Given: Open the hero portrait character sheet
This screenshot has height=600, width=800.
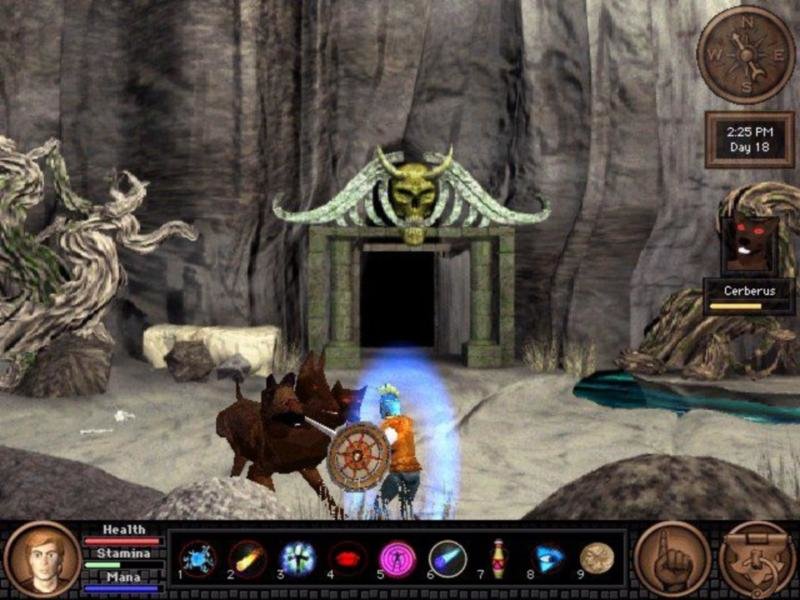Looking at the screenshot, I should tap(42, 559).
